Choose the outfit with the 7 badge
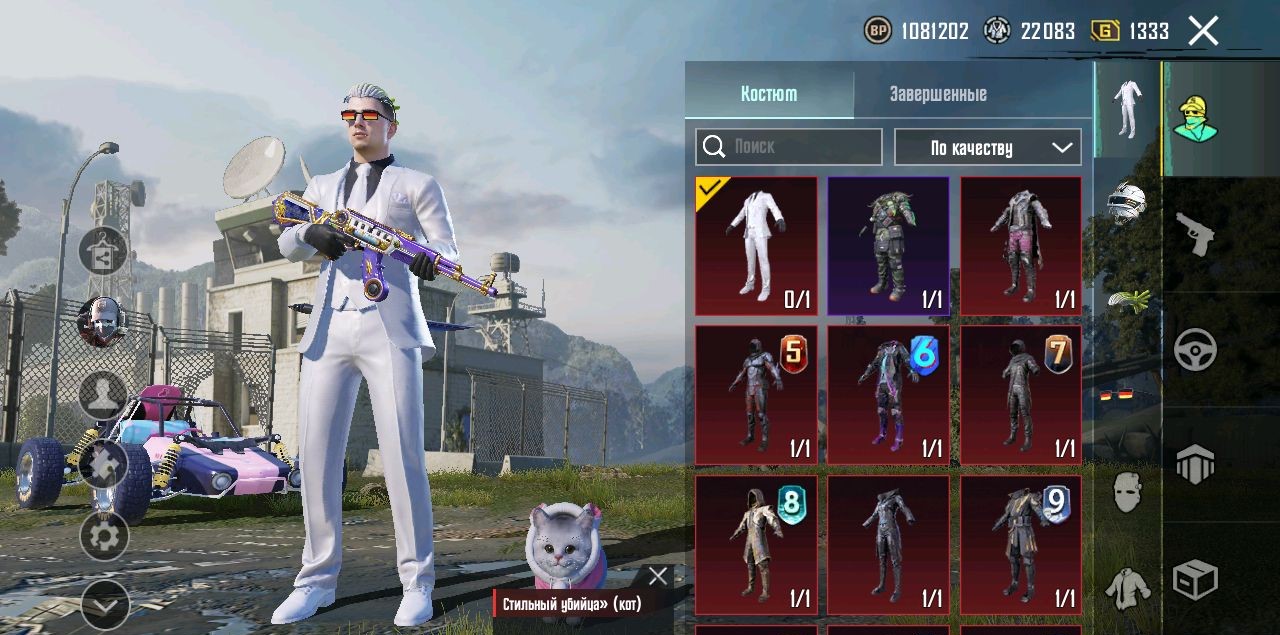The image size is (1280, 635). click(1021, 395)
